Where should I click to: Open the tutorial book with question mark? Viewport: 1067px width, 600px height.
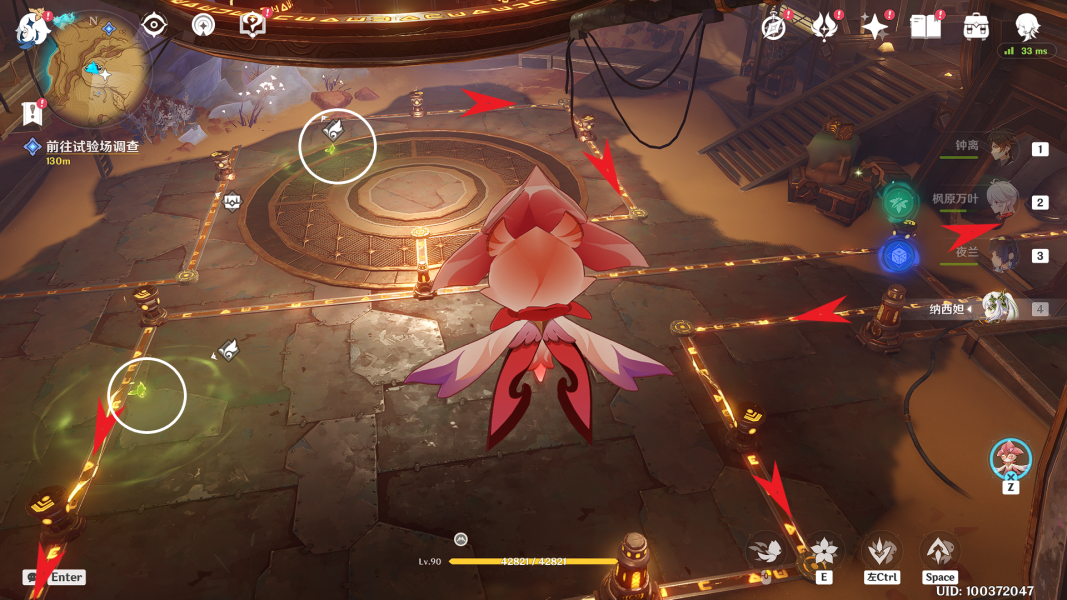coord(253,25)
